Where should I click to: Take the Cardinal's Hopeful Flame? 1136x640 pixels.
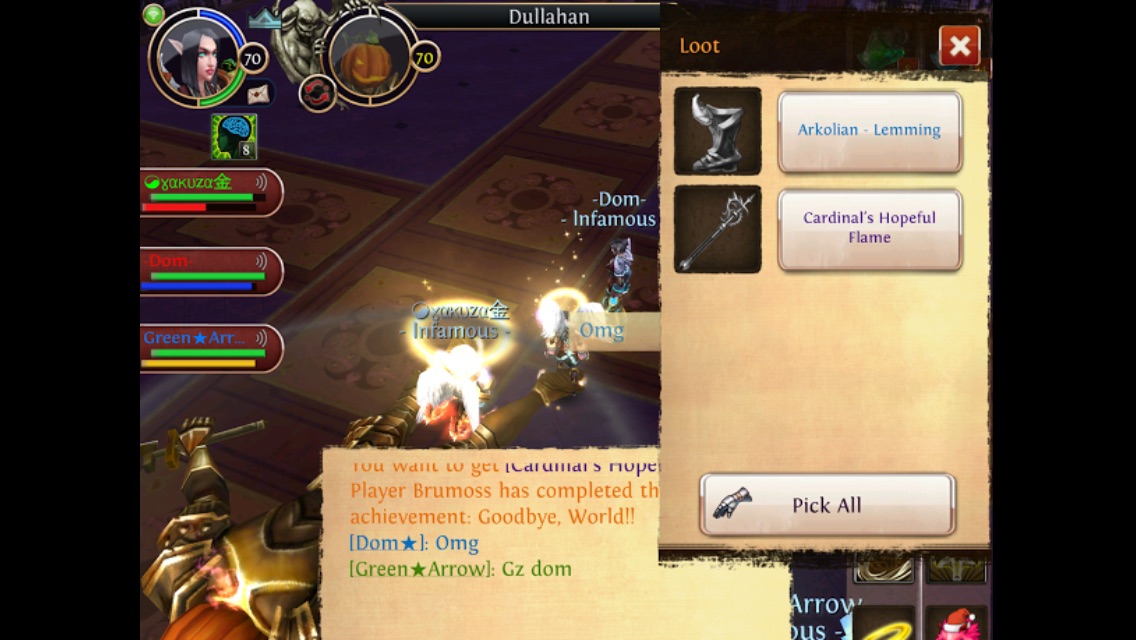tap(869, 228)
